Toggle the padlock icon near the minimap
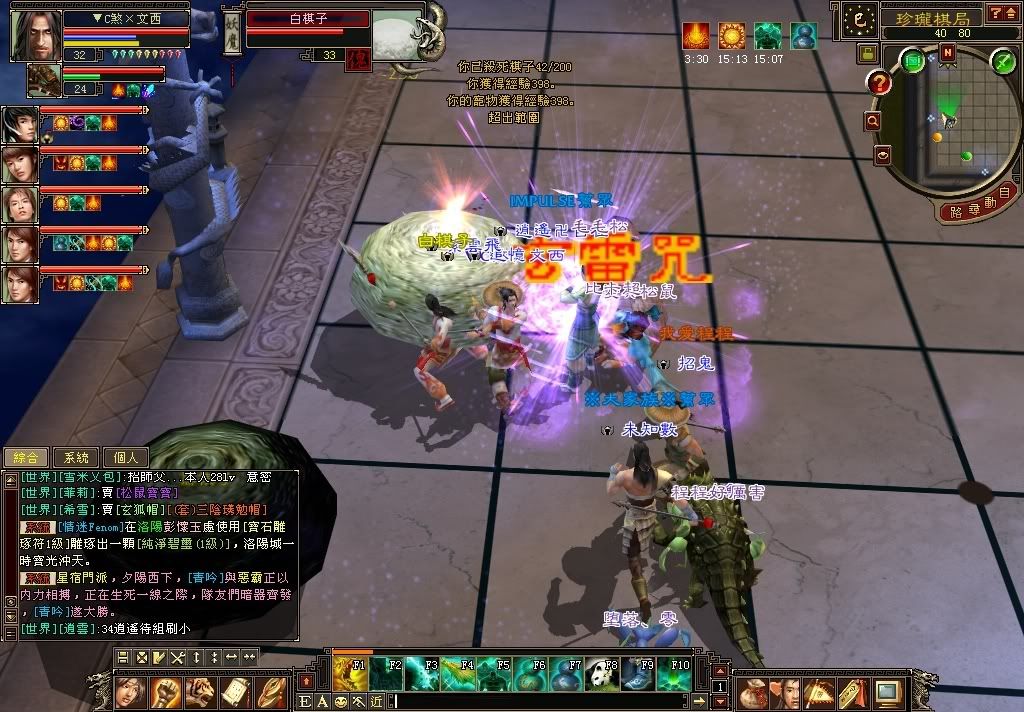Screen dimensions: 1024x712 867,52
